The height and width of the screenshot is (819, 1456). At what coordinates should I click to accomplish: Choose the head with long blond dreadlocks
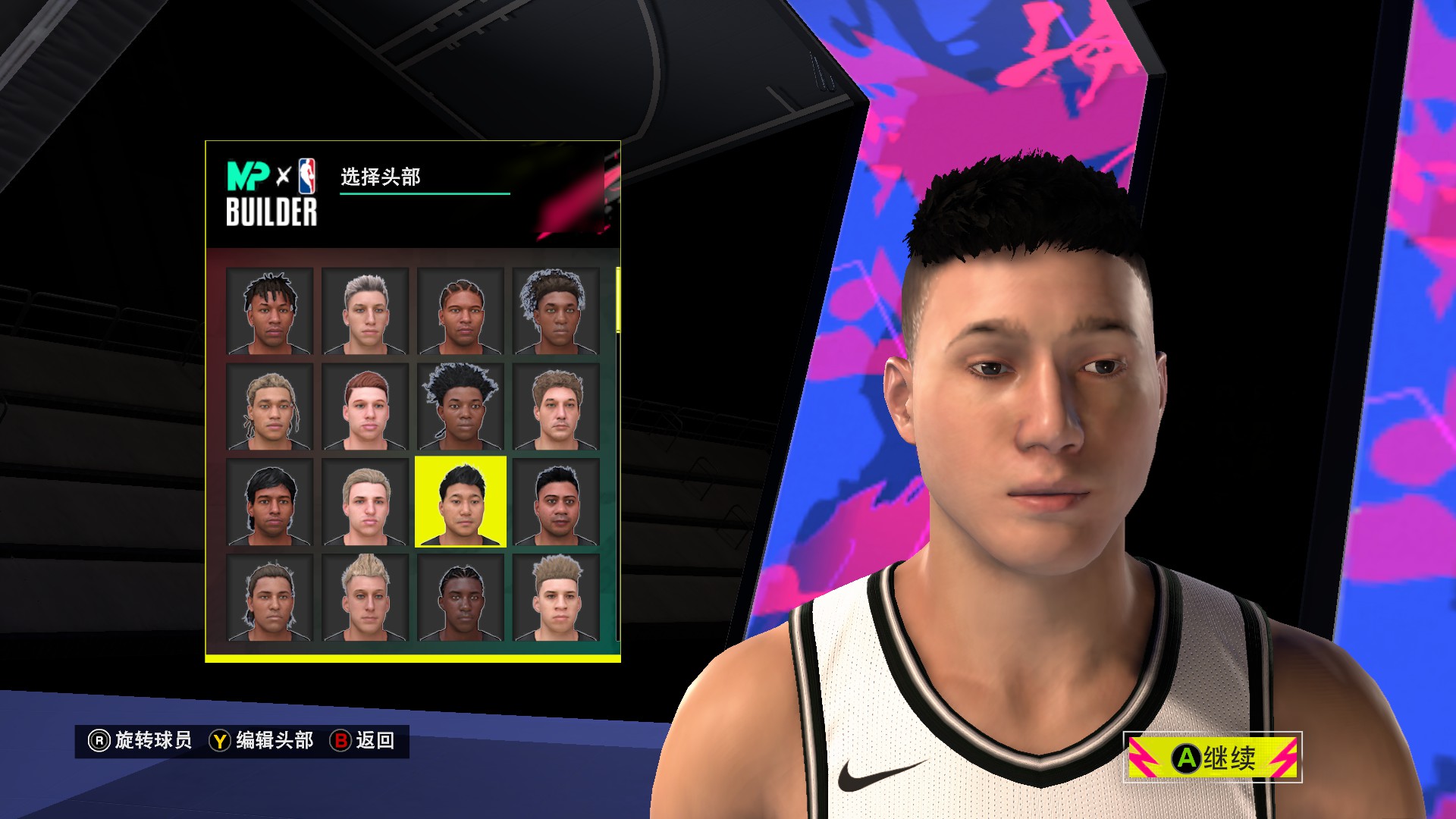[270, 406]
